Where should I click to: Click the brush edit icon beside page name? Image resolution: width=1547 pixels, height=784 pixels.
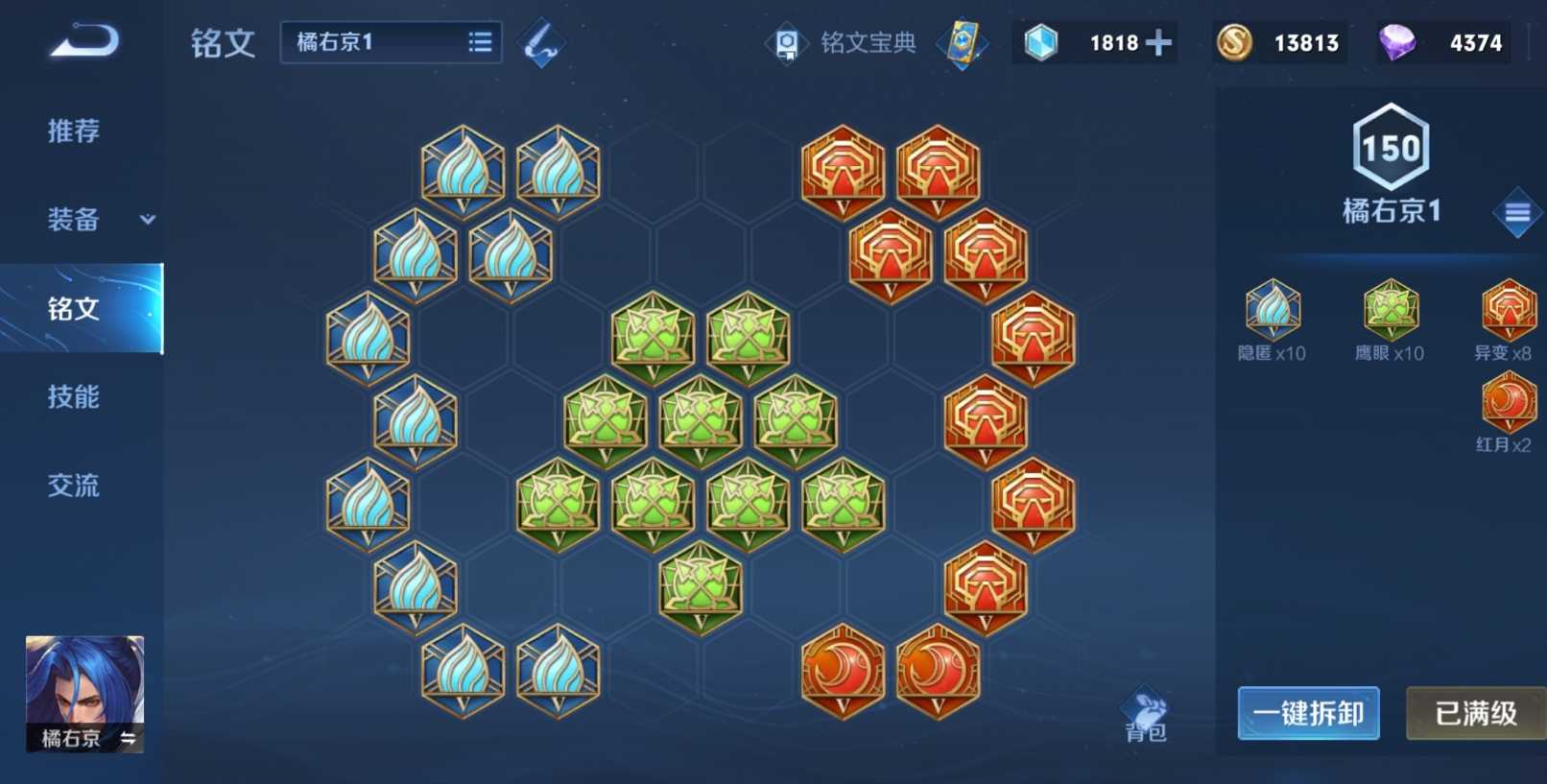click(540, 42)
